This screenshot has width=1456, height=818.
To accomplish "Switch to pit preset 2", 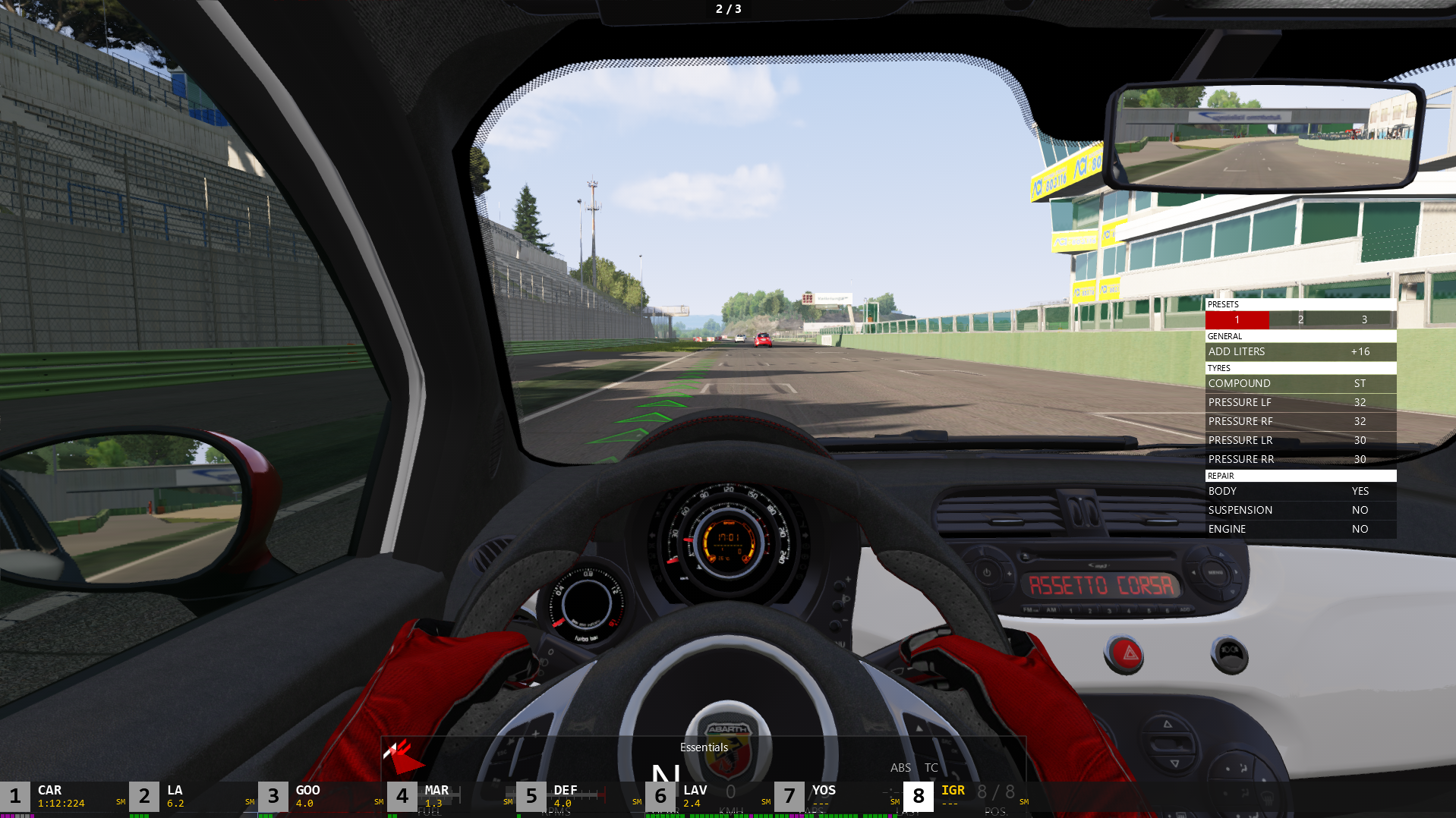I will [x=1300, y=320].
